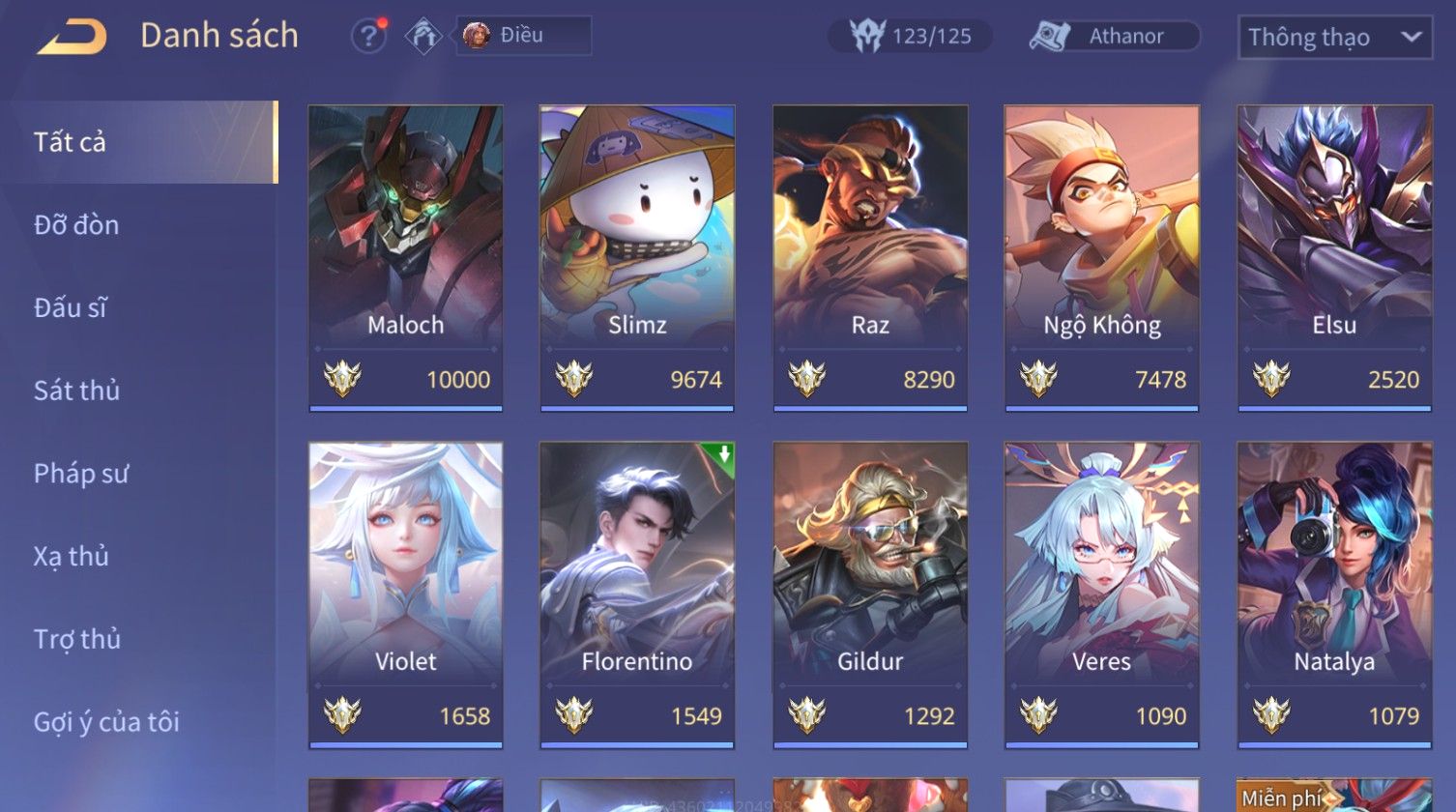Filter the list by Xạ thủ
The image size is (1456, 812).
click(71, 557)
